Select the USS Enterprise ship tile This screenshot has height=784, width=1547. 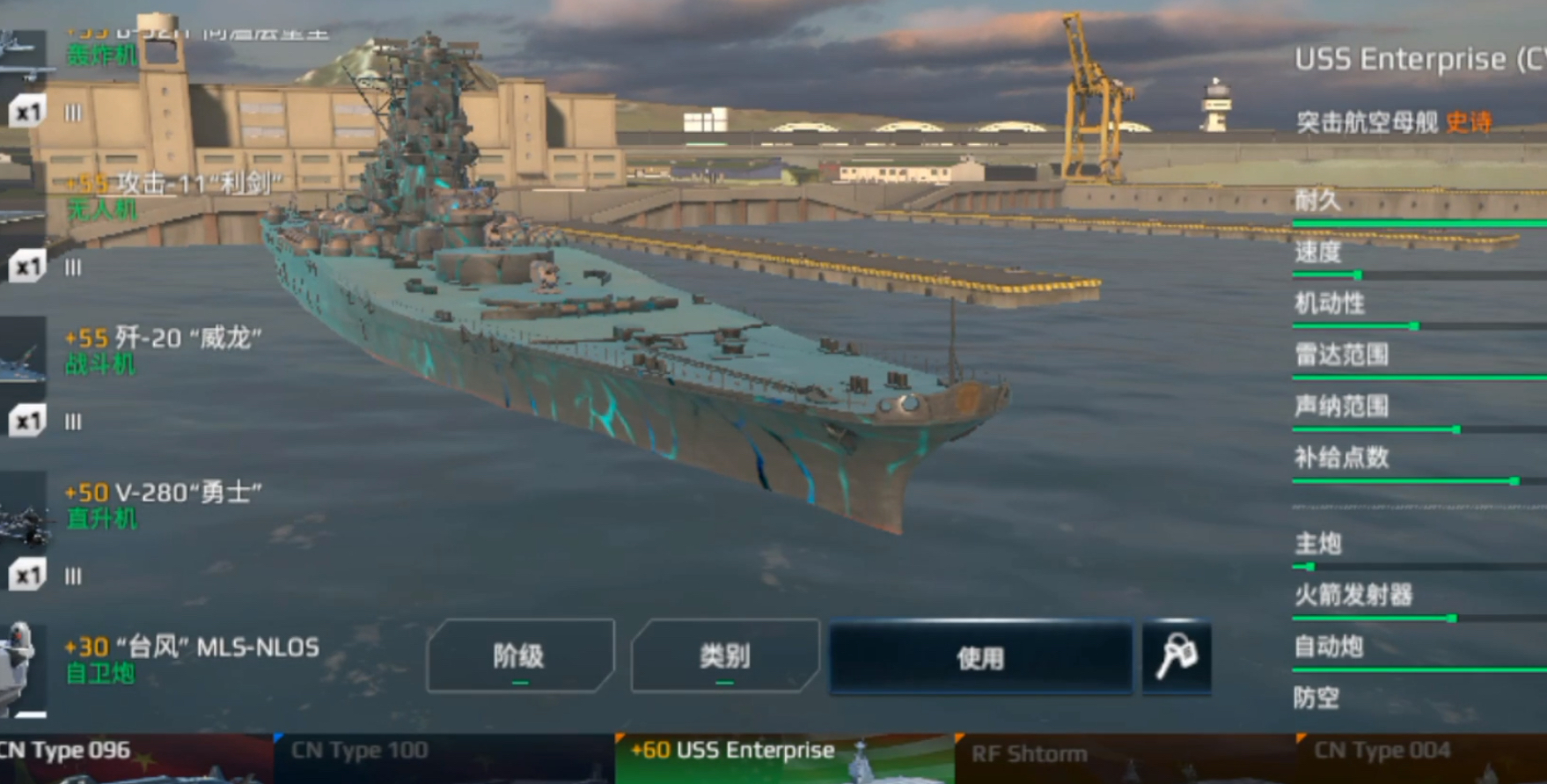[x=784, y=757]
